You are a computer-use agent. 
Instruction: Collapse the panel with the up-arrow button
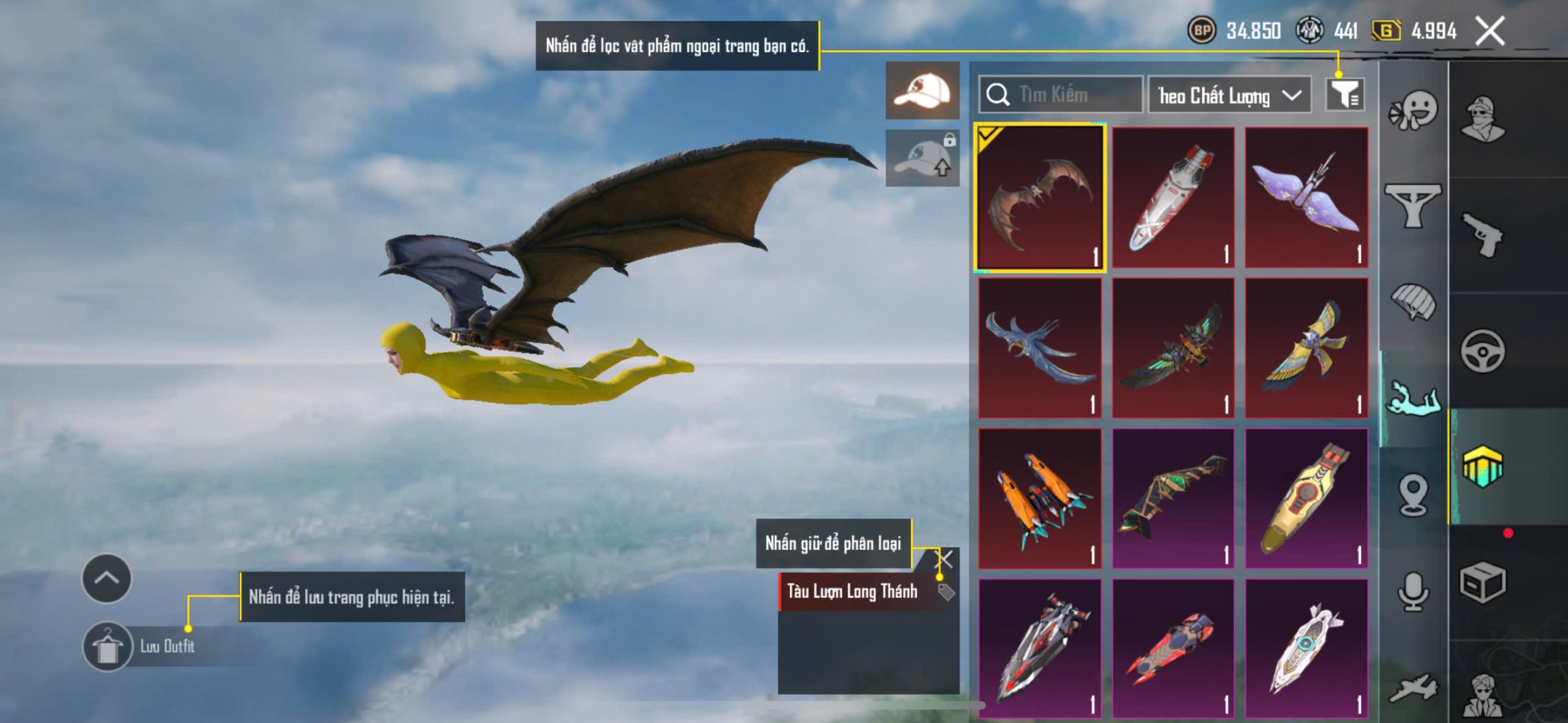[x=107, y=579]
